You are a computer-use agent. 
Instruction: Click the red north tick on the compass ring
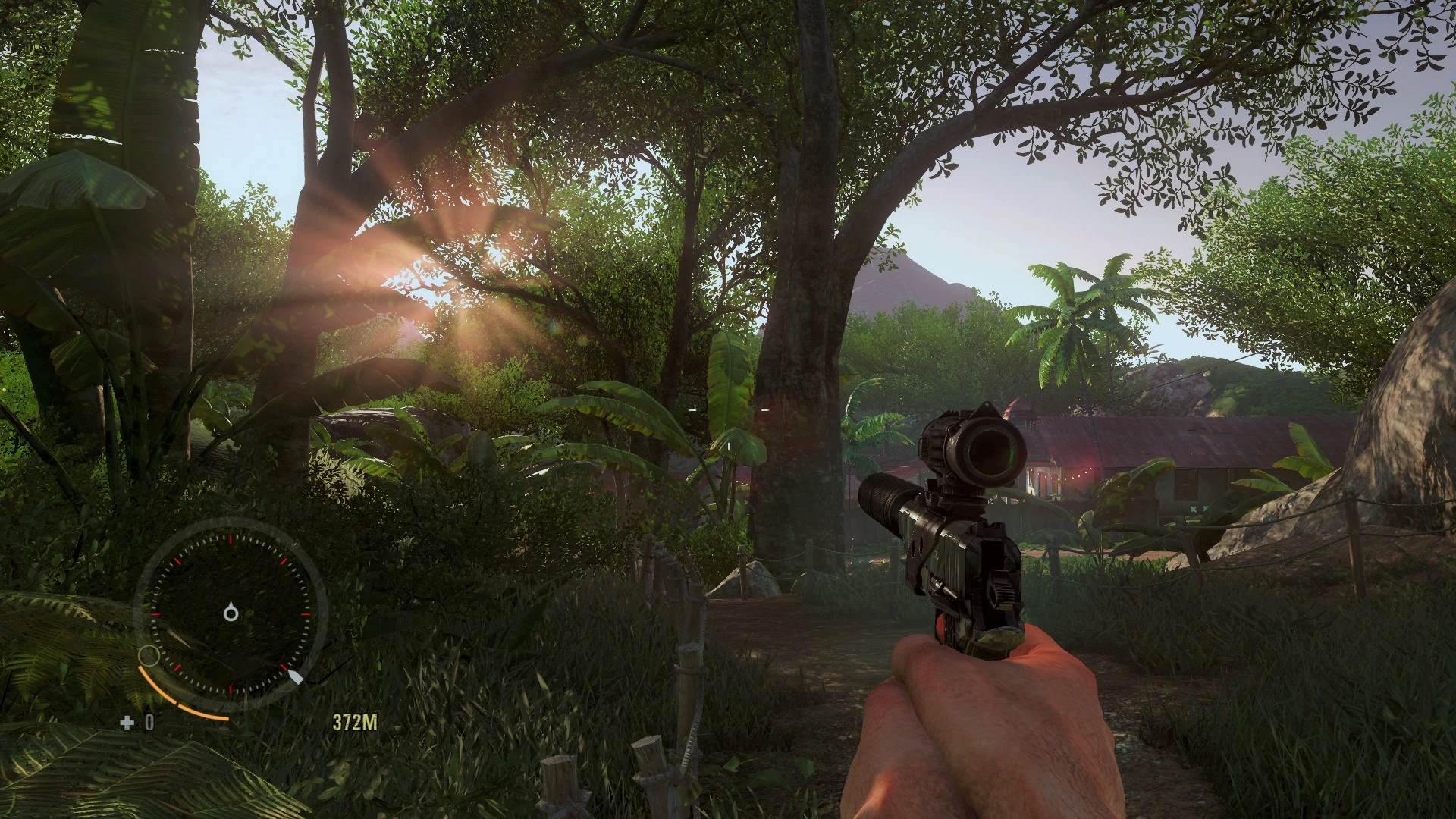tap(231, 539)
